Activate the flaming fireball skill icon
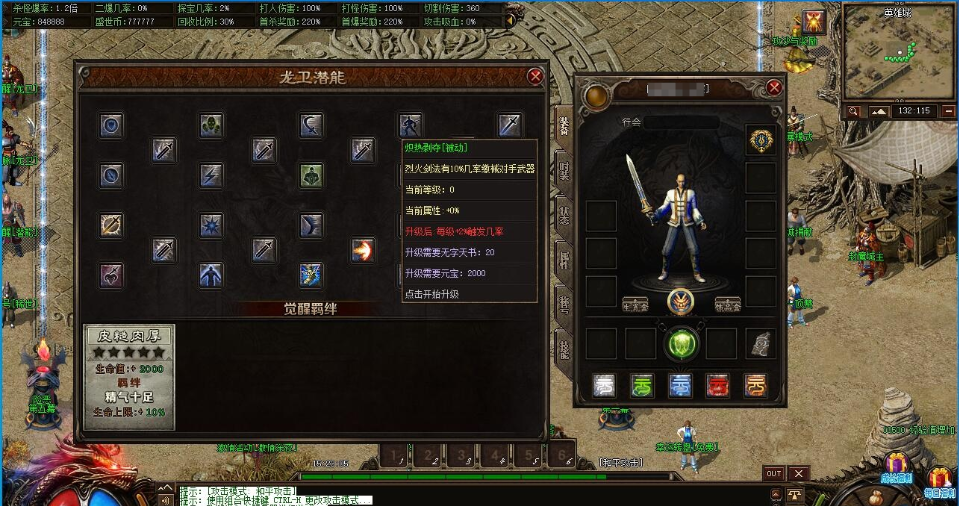This screenshot has width=959, height=506. 362,249
